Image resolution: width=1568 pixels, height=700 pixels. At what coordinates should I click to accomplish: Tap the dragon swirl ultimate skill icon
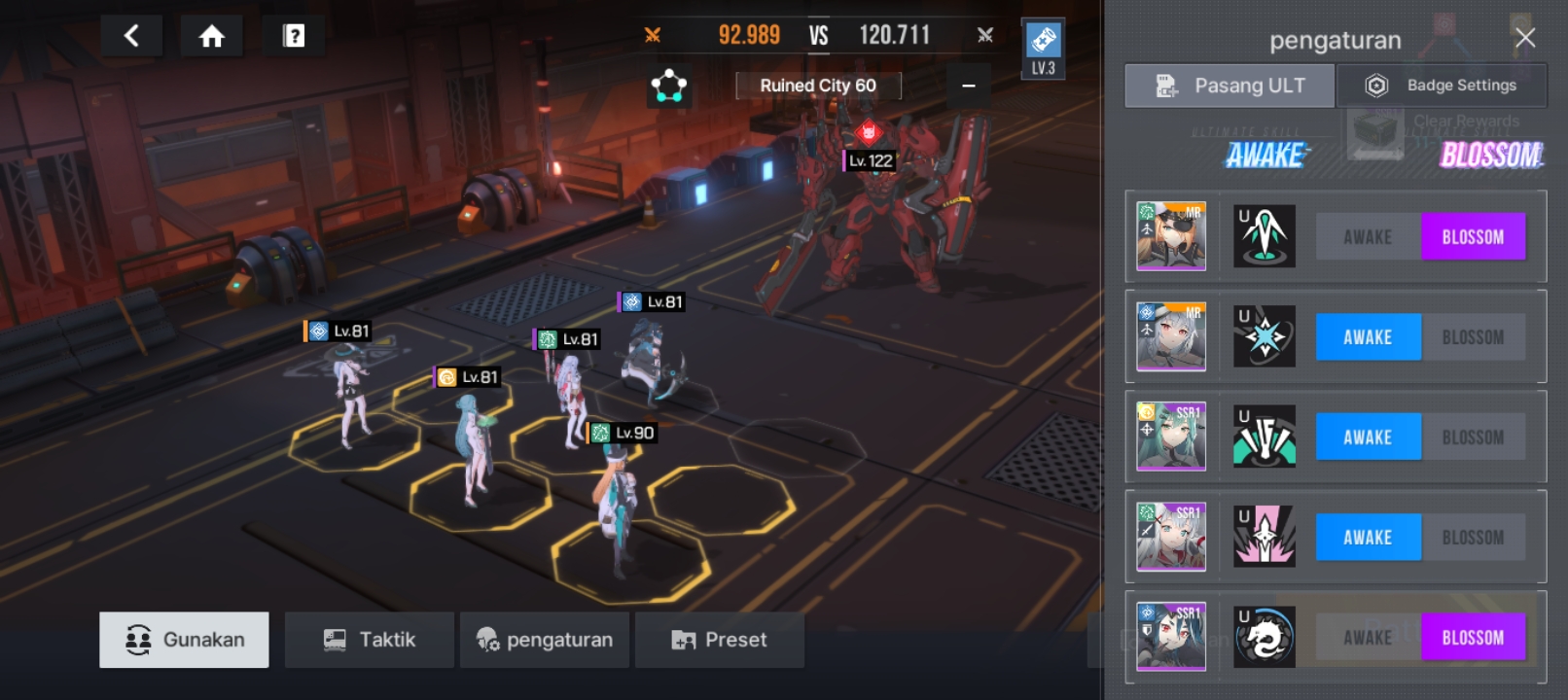tap(1264, 637)
